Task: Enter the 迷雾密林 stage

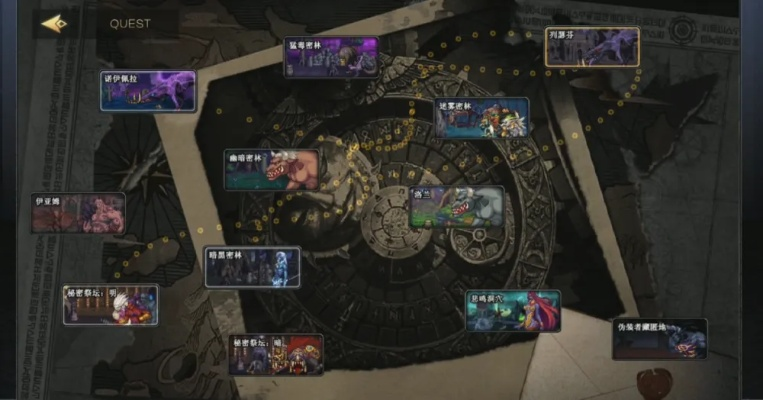Action: pyautogui.click(x=482, y=118)
